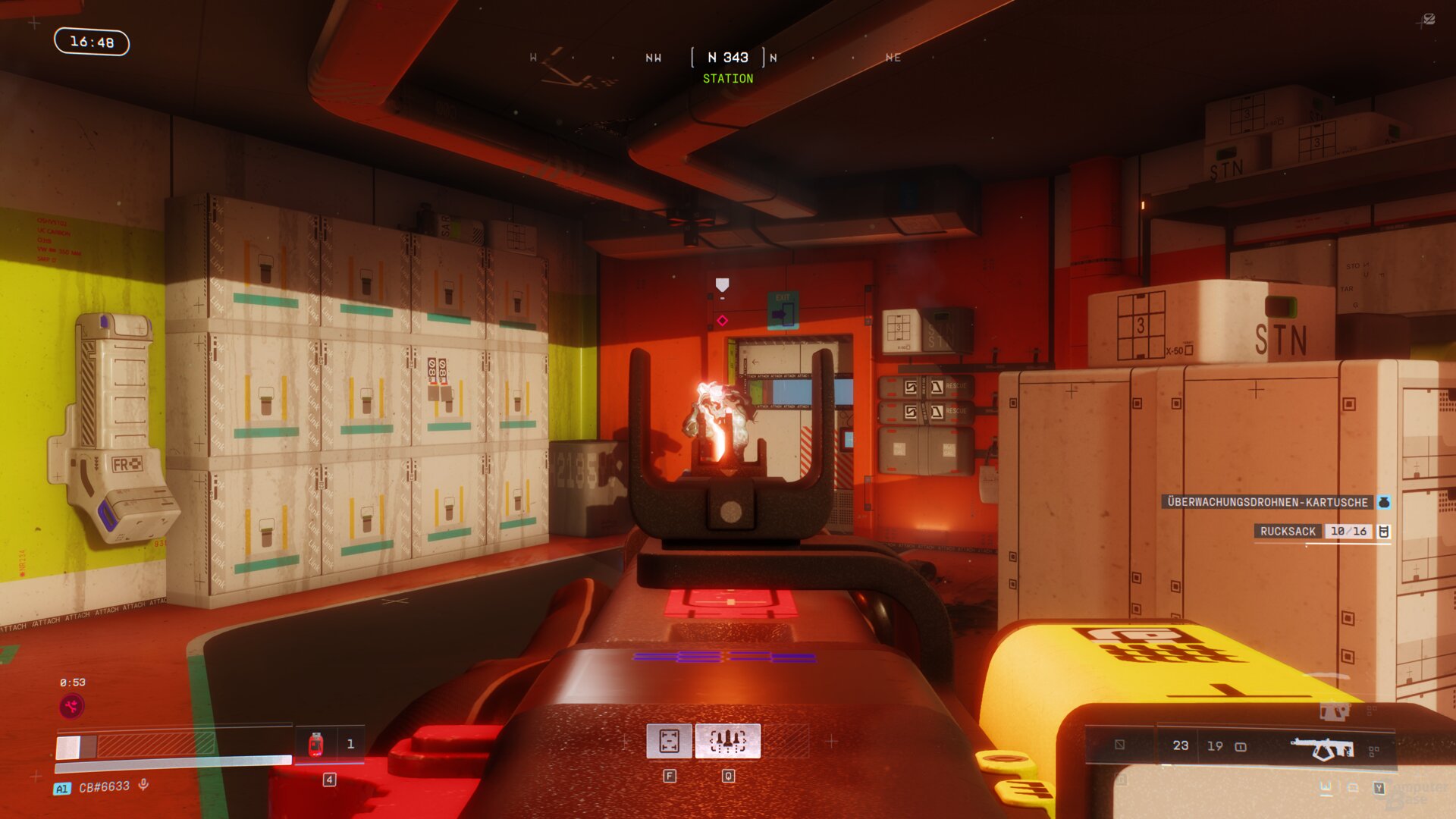The height and width of the screenshot is (819, 1456).
Task: Click the N 343 compass heading
Action: tap(727, 58)
